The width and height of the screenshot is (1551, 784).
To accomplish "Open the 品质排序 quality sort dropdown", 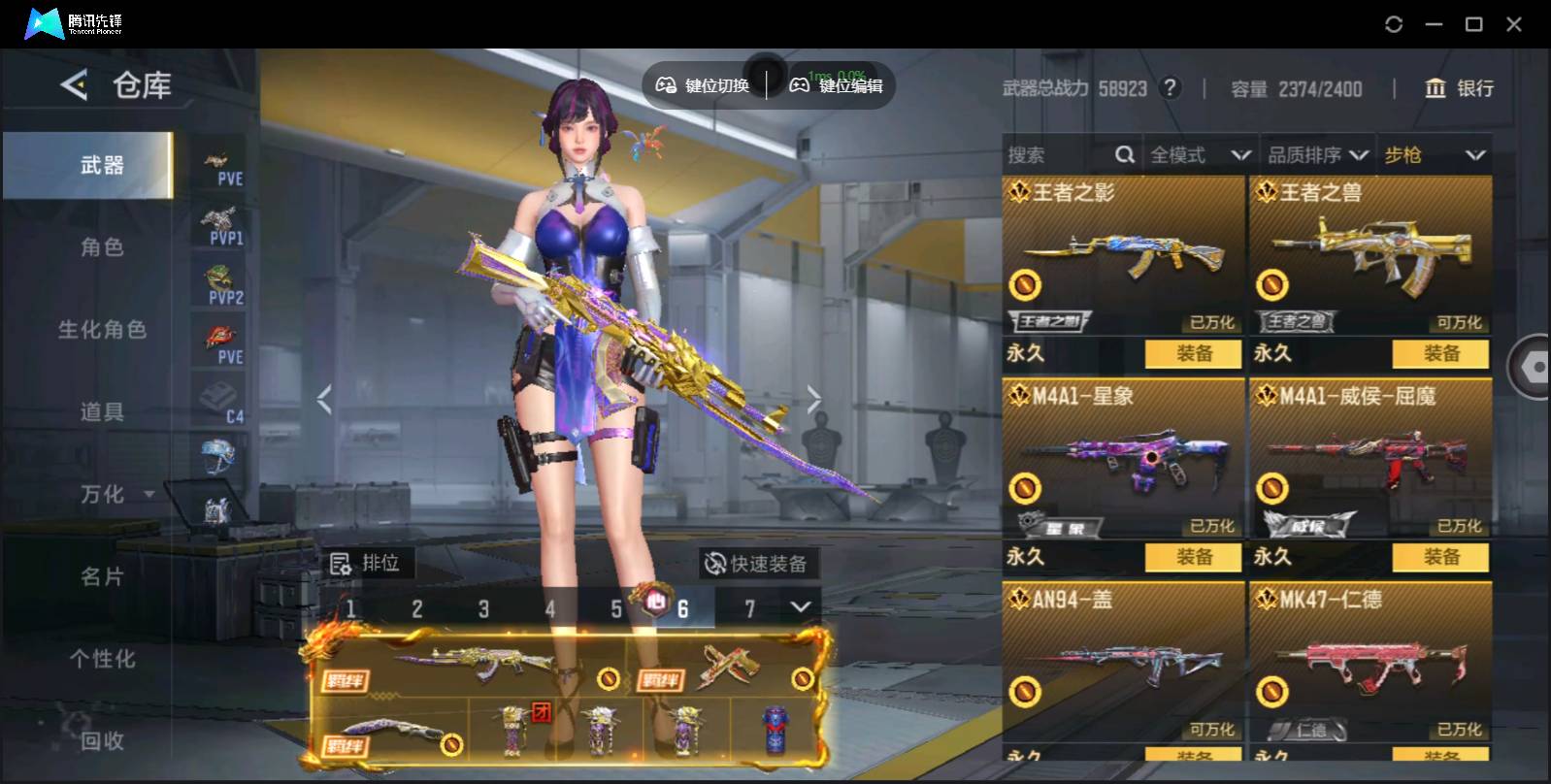I will point(1317,155).
